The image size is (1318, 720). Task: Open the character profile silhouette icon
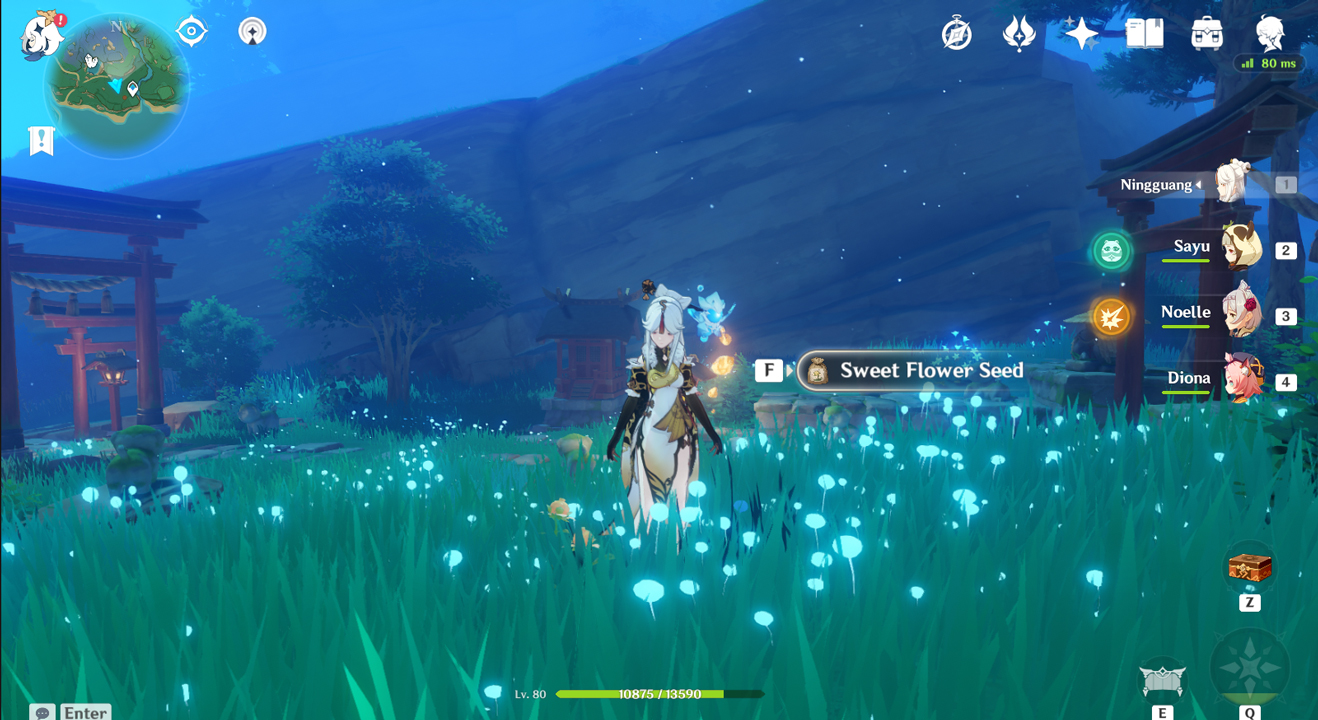[x=1270, y=32]
